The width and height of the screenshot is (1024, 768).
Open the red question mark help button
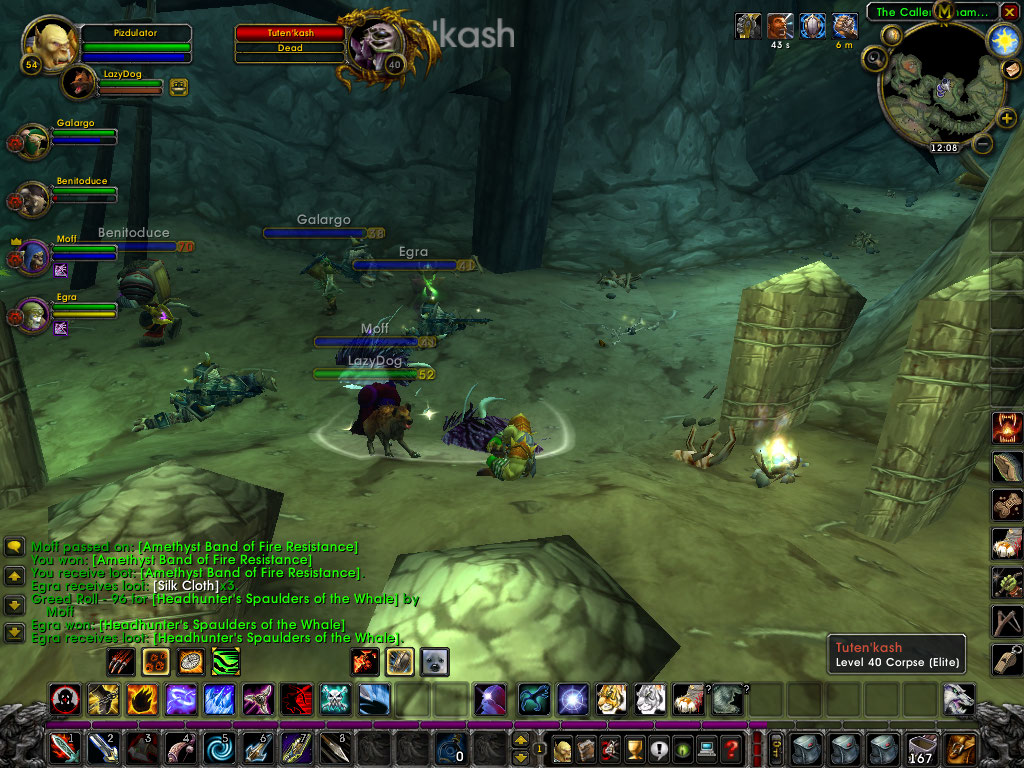pyautogui.click(x=731, y=747)
